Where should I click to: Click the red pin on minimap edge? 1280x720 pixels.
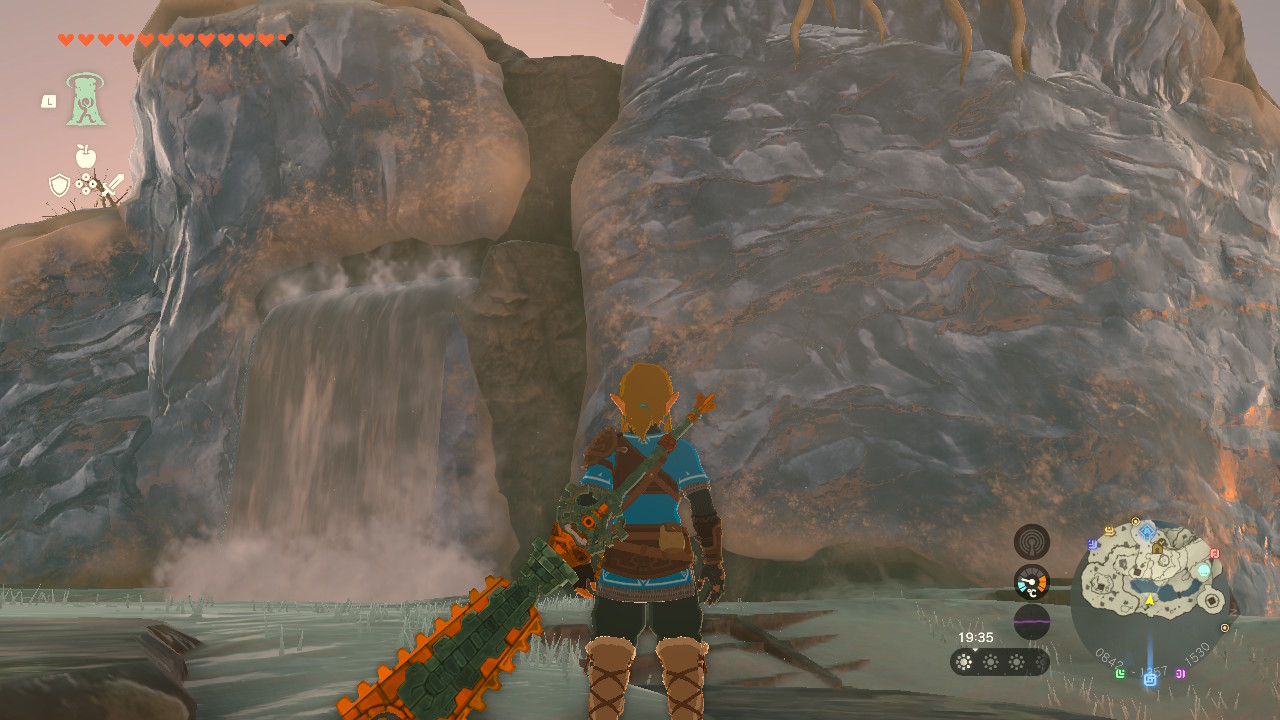pos(1215,553)
